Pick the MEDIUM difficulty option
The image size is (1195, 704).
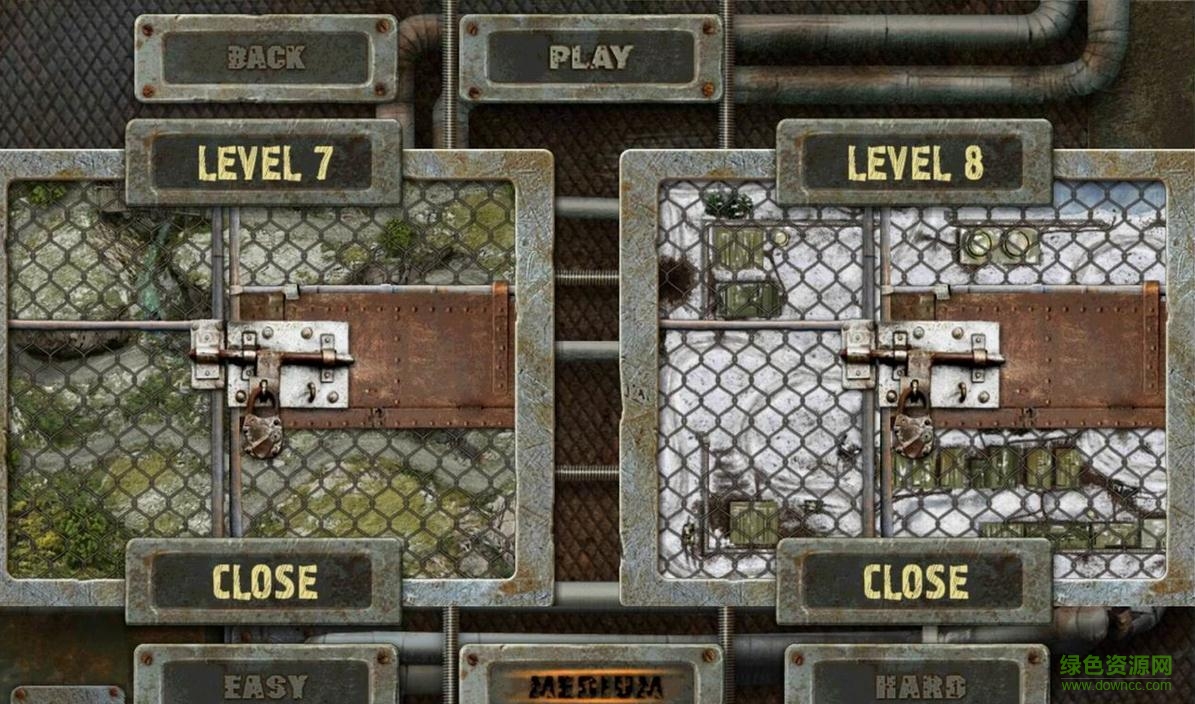pos(590,686)
